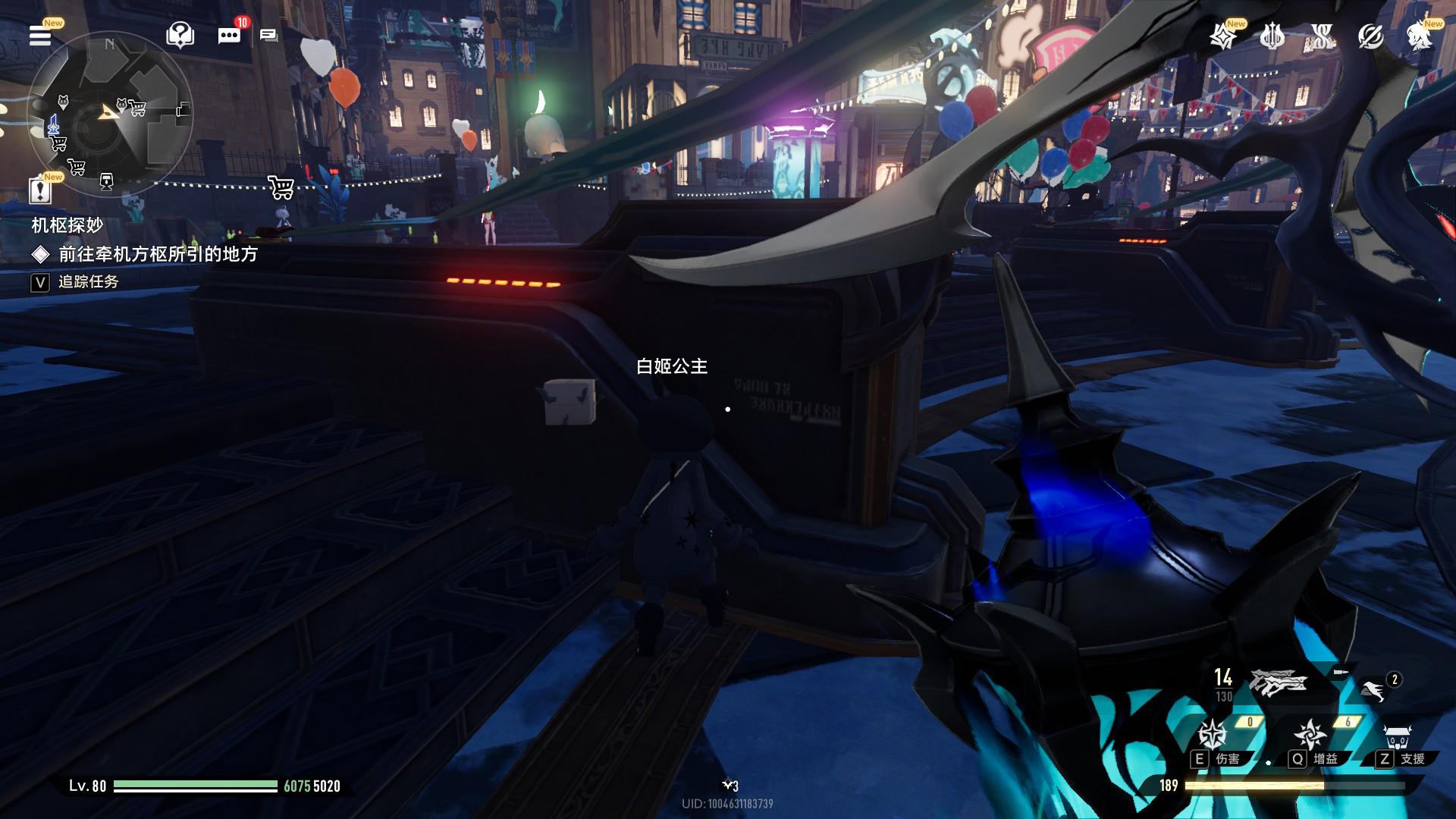
Task: Click the 追踪任务 track quest option
Action: 88,282
